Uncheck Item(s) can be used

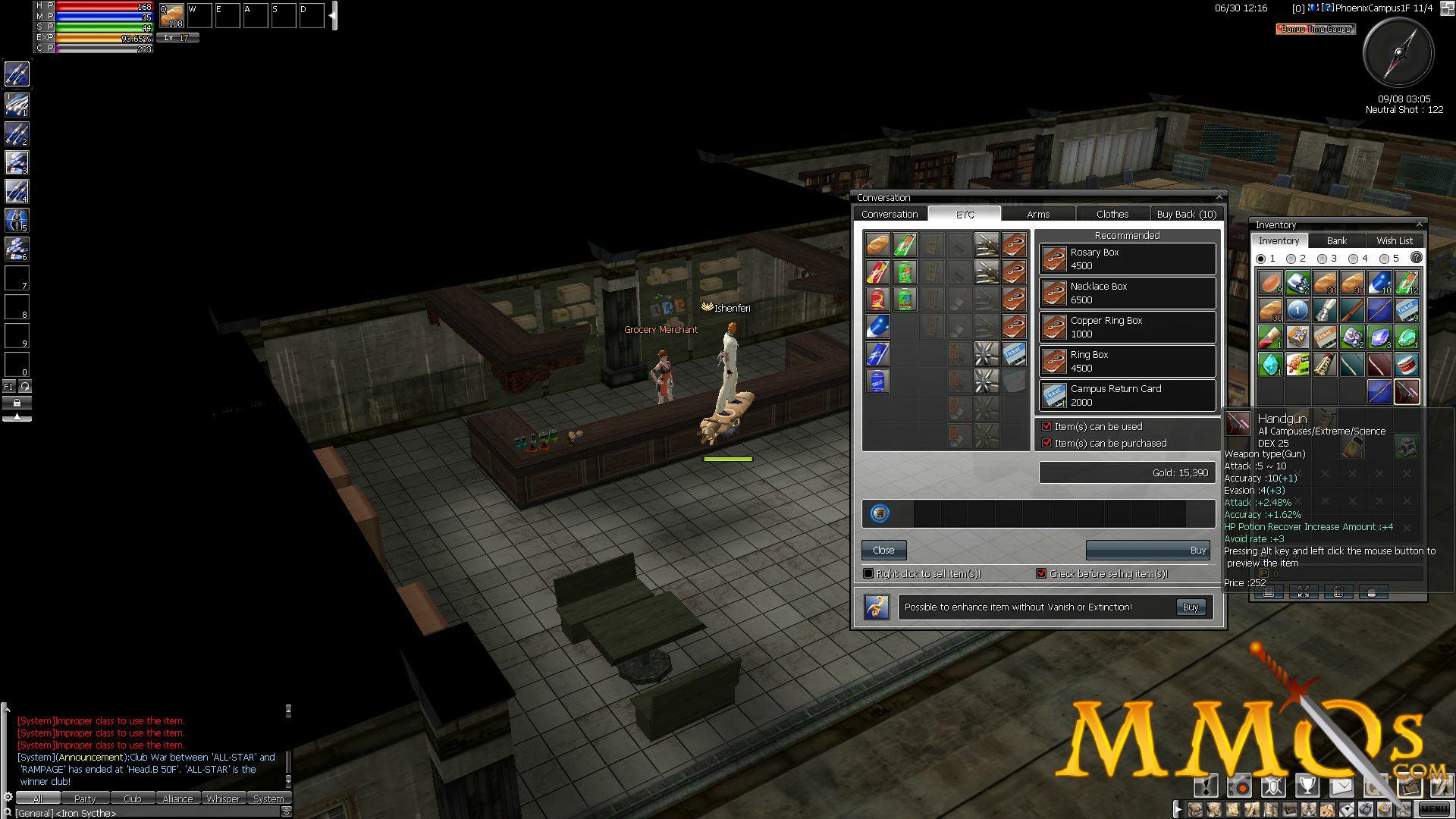coord(1047,426)
